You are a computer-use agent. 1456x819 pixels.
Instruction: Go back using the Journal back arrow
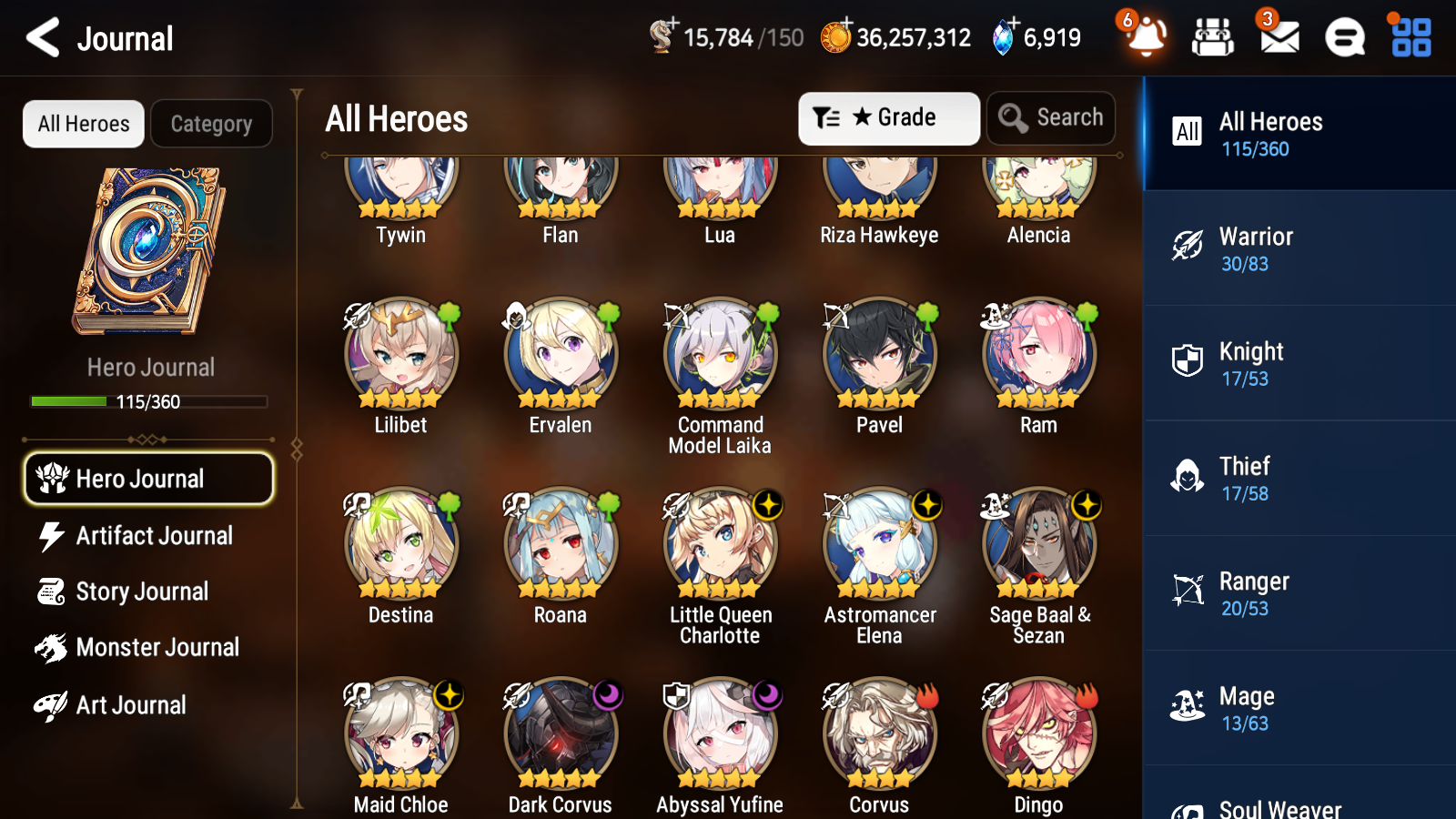coord(40,38)
